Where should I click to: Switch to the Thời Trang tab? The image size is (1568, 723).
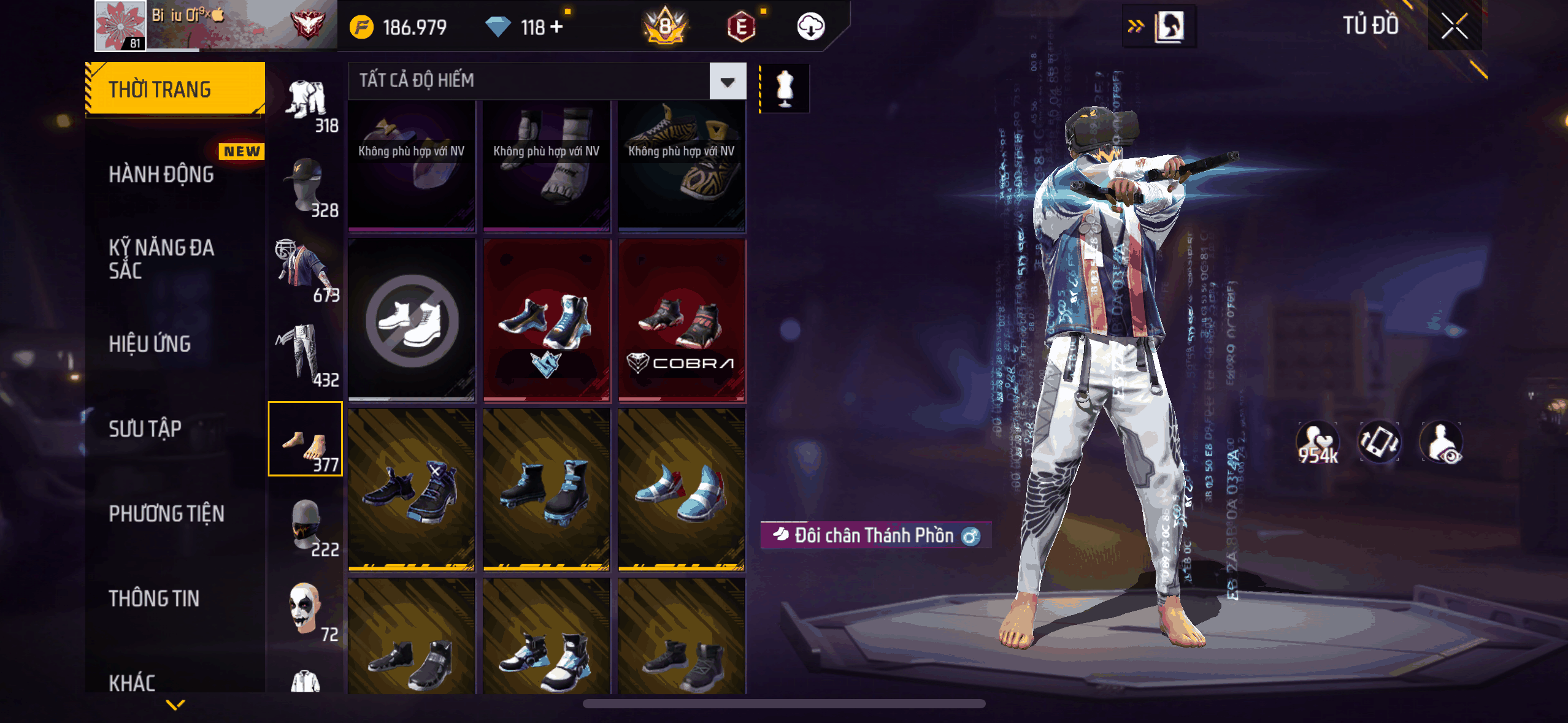coord(175,90)
